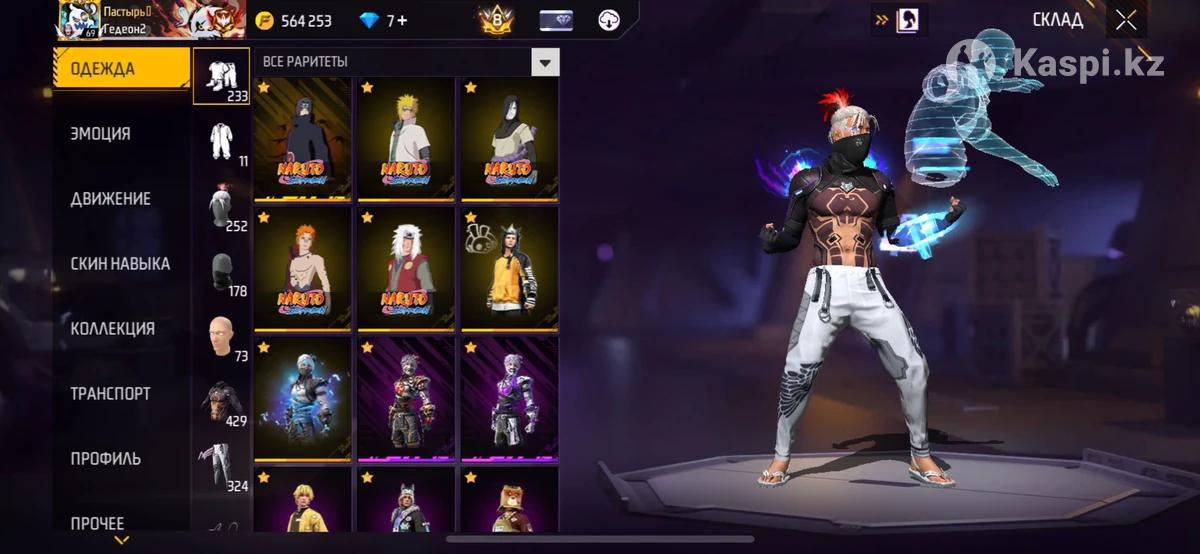Screen dimensions: 1200x554
Task: Select the yellow hoodie outfit with bunny icon
Action: coord(509,268)
